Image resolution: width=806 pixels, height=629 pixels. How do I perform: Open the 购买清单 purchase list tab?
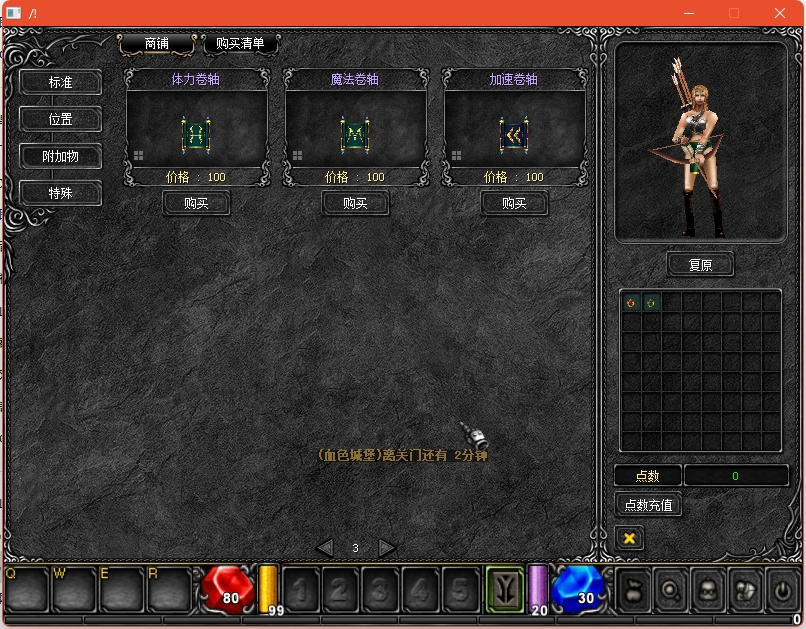click(240, 44)
